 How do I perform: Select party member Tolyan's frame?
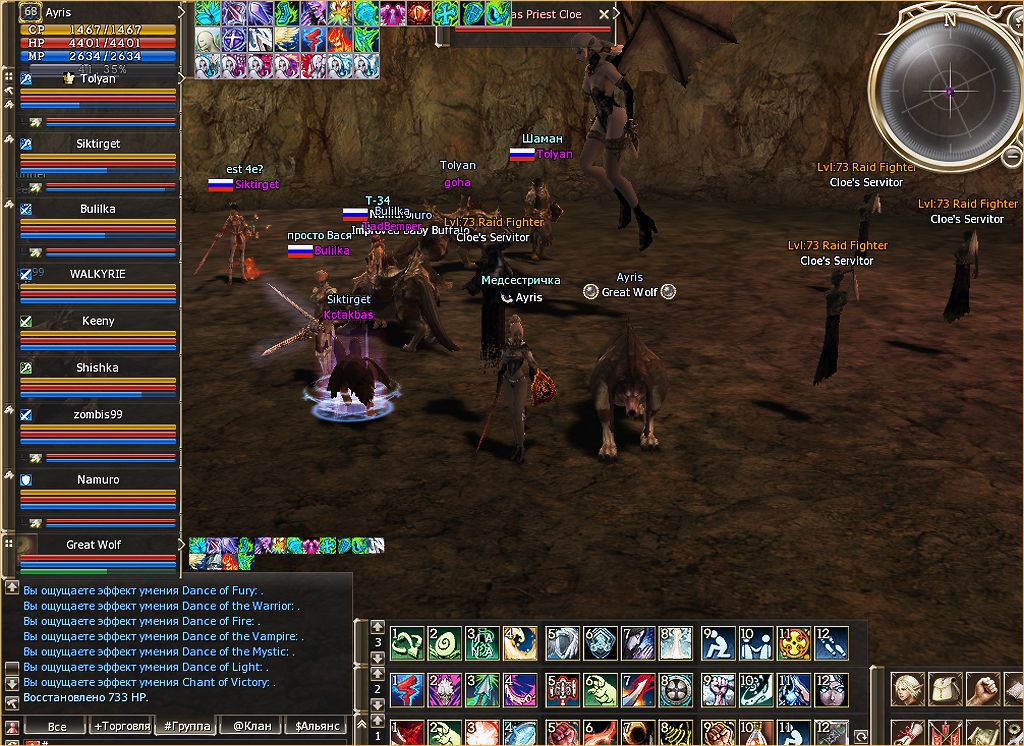[x=98, y=79]
